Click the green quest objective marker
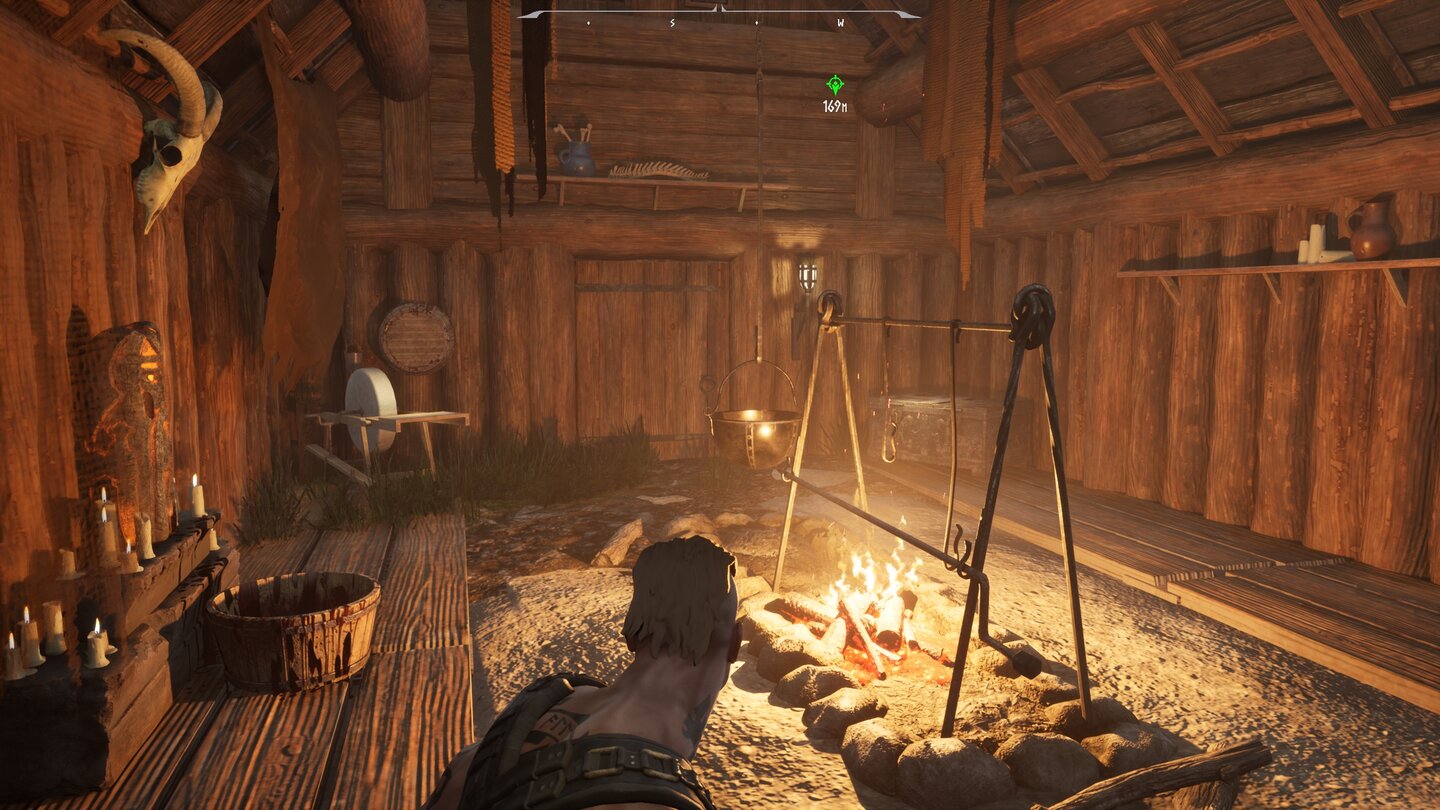 pyautogui.click(x=835, y=85)
